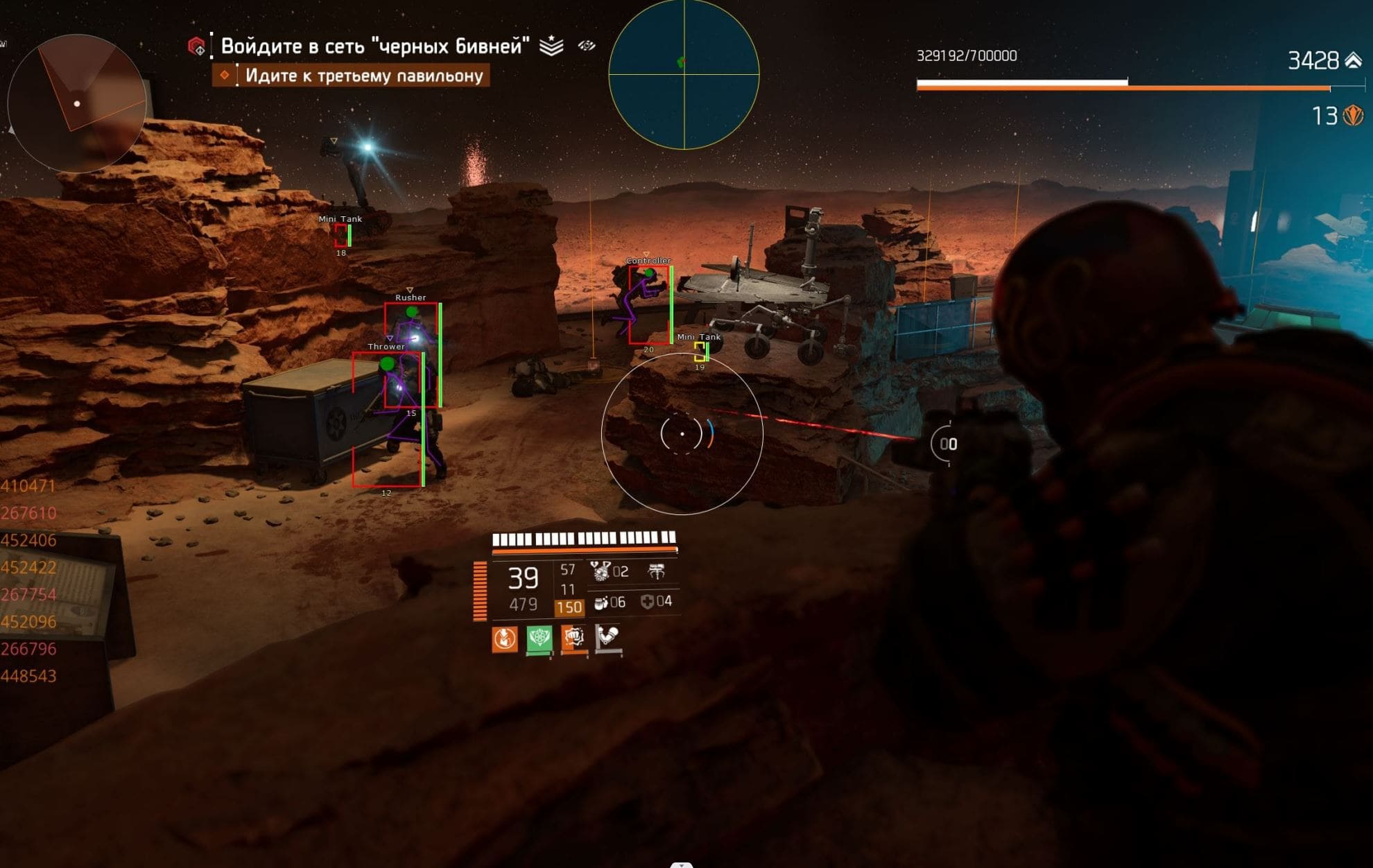Click the orange shield badge icon
Viewport: 1373px width, 868px height.
(1353, 115)
